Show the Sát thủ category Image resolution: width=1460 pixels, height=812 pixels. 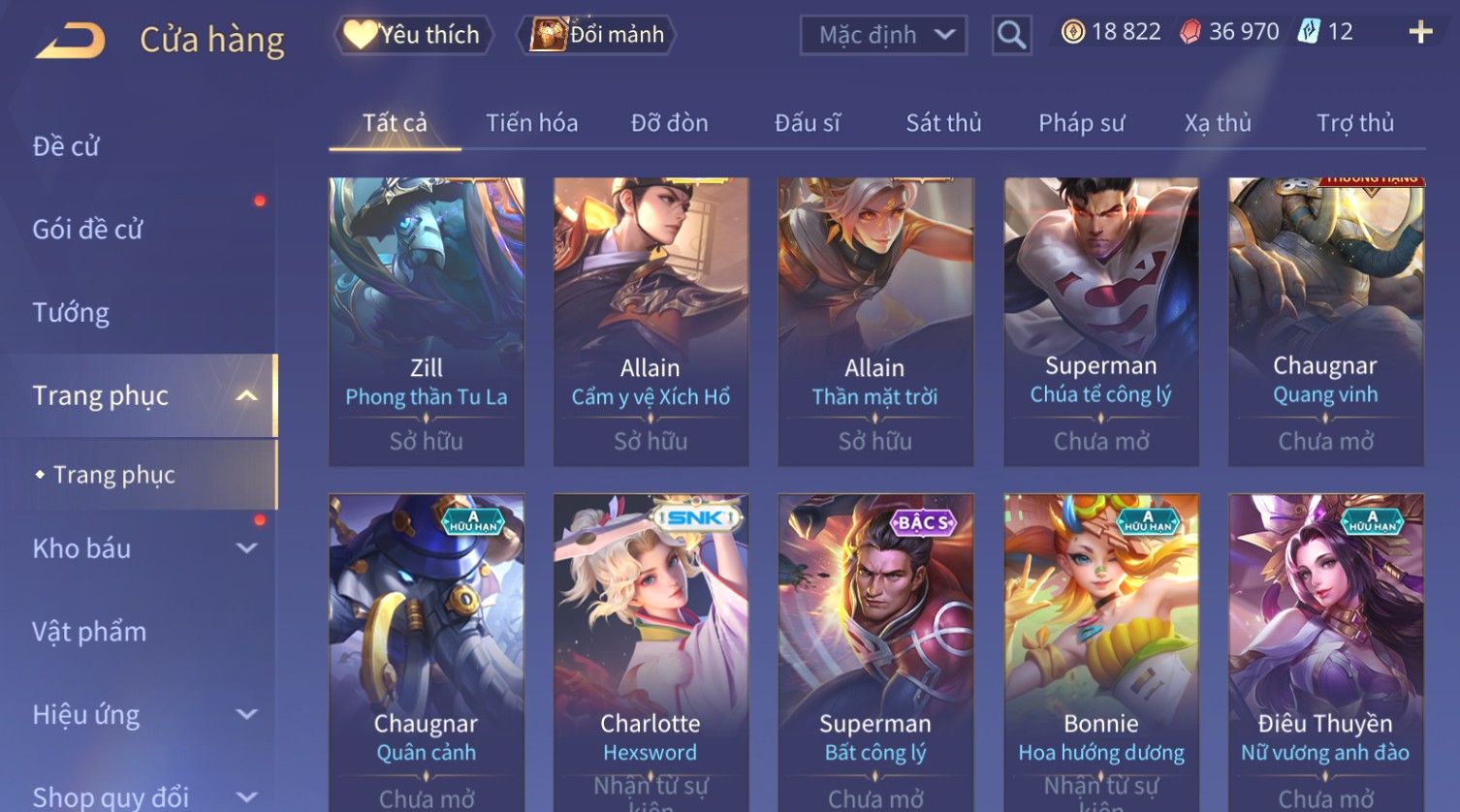[x=943, y=123]
